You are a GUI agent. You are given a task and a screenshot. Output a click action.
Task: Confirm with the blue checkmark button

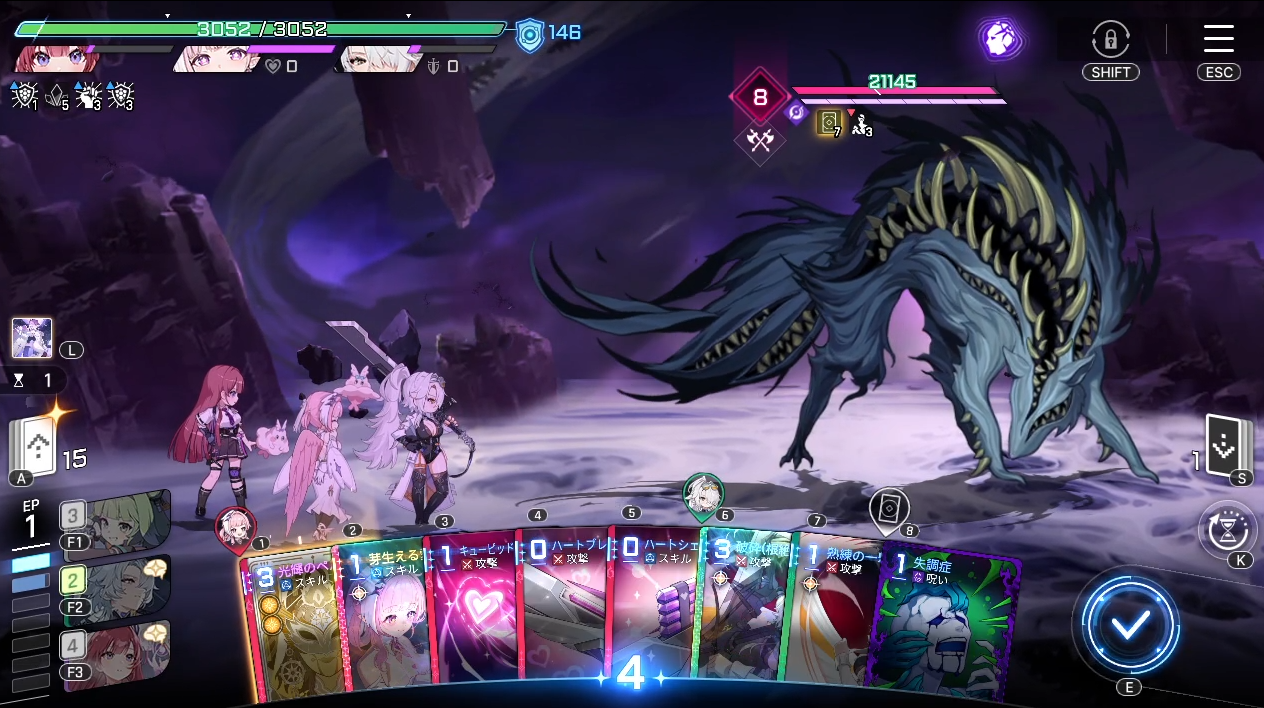coord(1130,625)
